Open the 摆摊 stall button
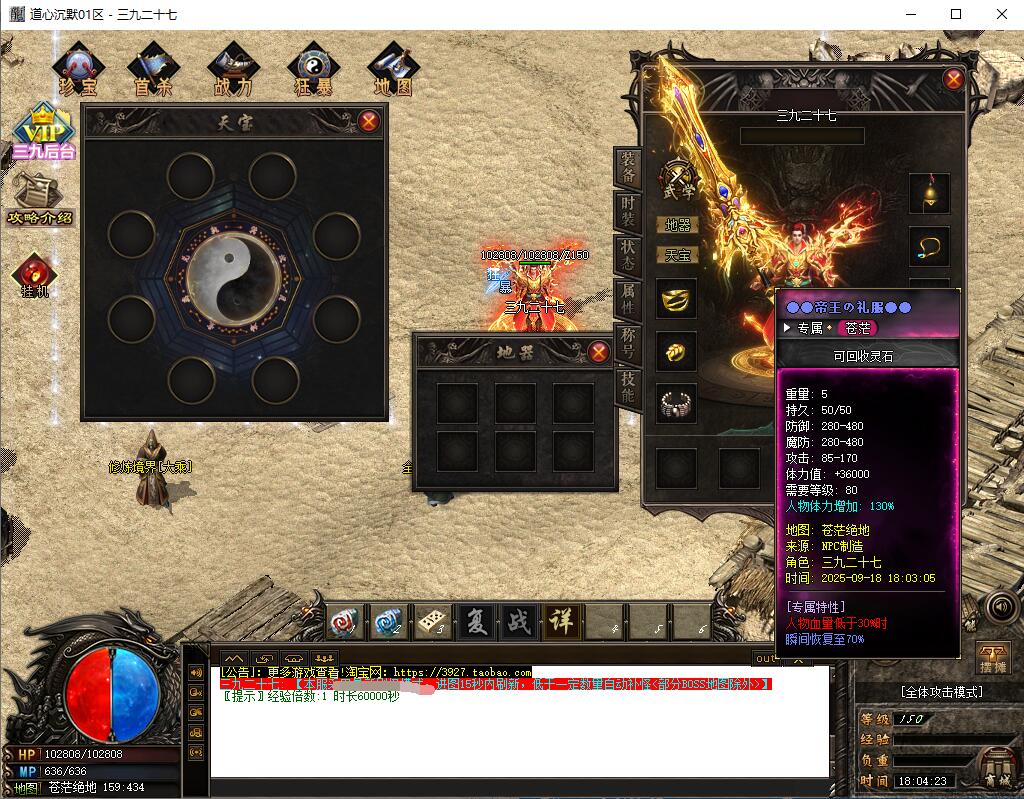The image size is (1024, 799). point(993,659)
